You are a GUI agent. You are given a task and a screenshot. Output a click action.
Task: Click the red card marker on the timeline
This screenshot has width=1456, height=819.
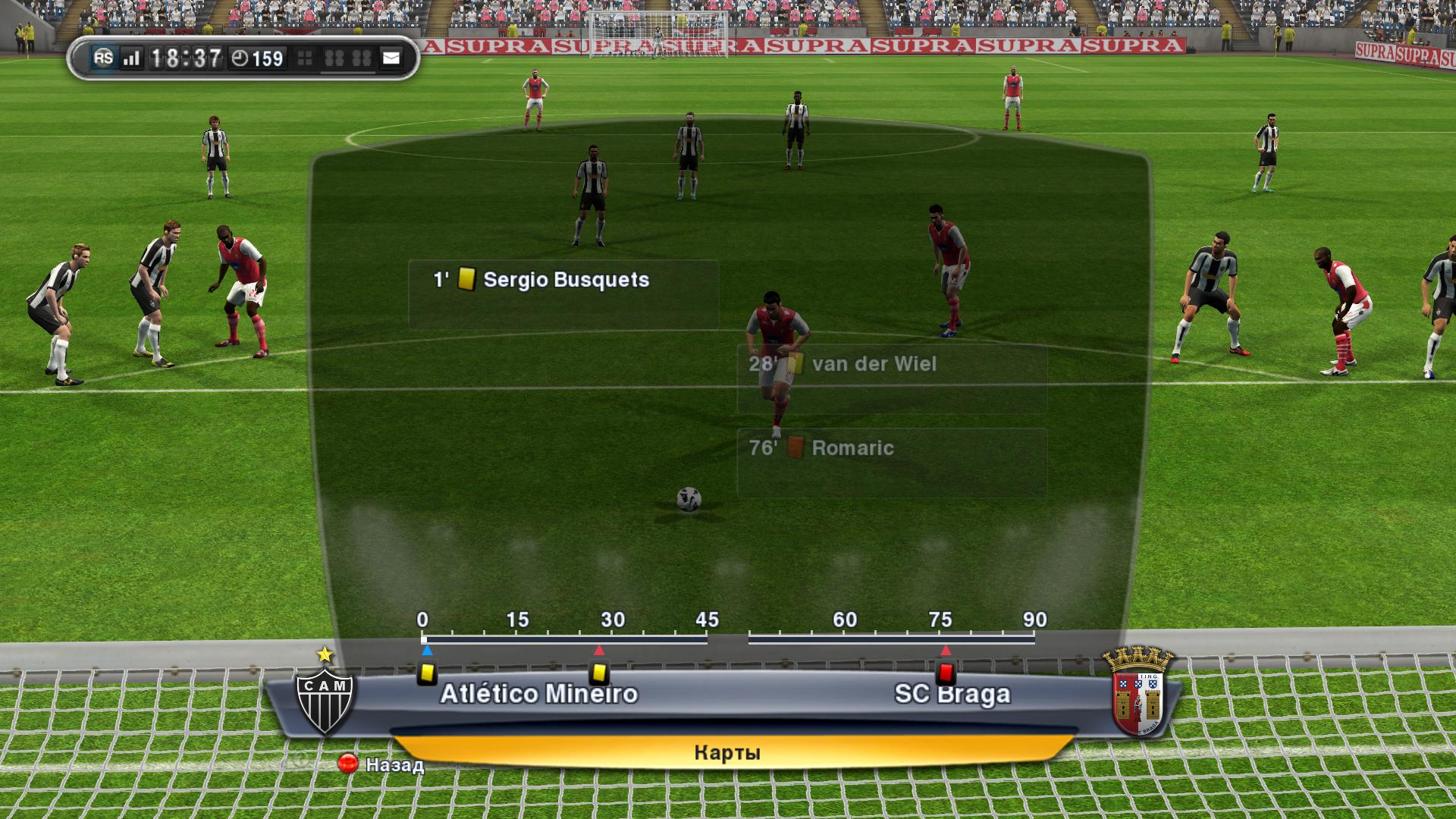click(946, 673)
